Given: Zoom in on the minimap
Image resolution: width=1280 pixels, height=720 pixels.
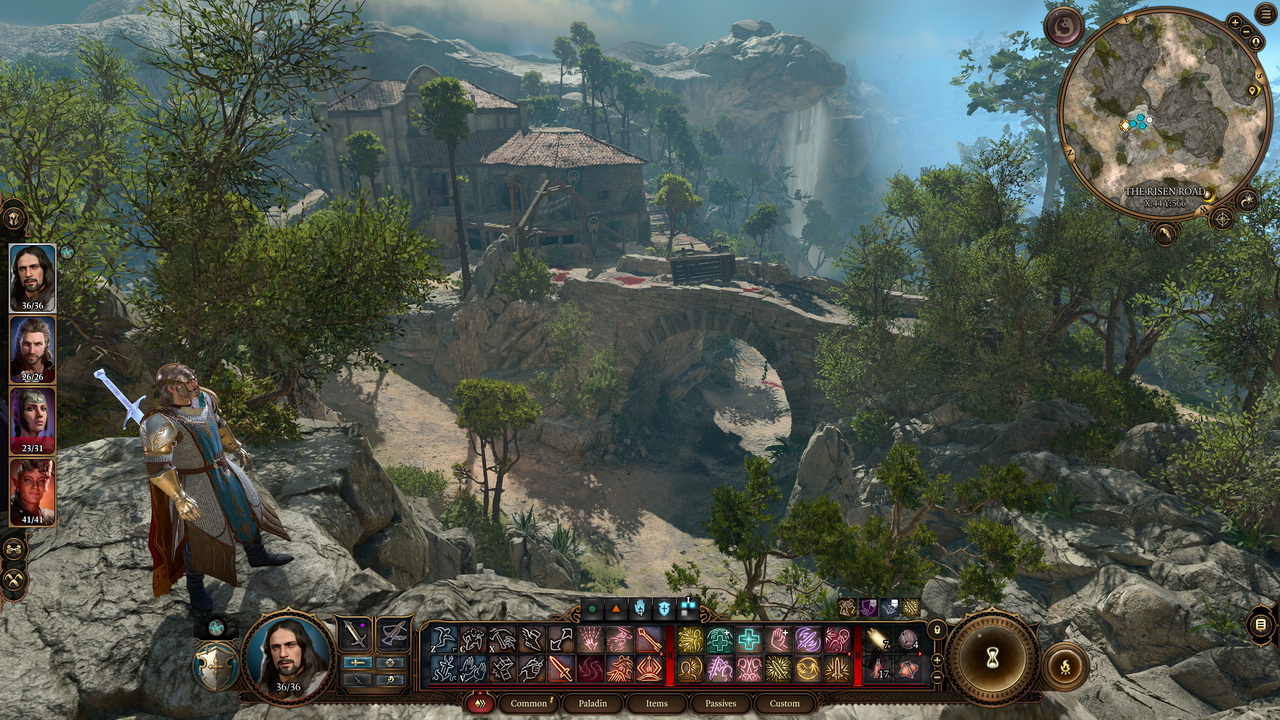Looking at the screenshot, I should click(x=1234, y=20).
